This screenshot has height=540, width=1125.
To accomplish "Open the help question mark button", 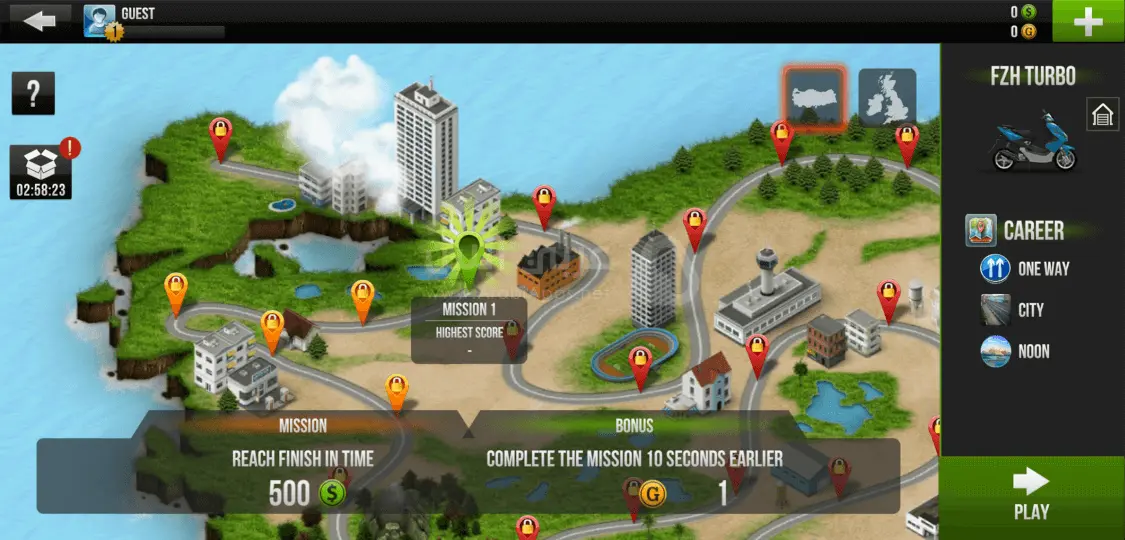I will 33,94.
